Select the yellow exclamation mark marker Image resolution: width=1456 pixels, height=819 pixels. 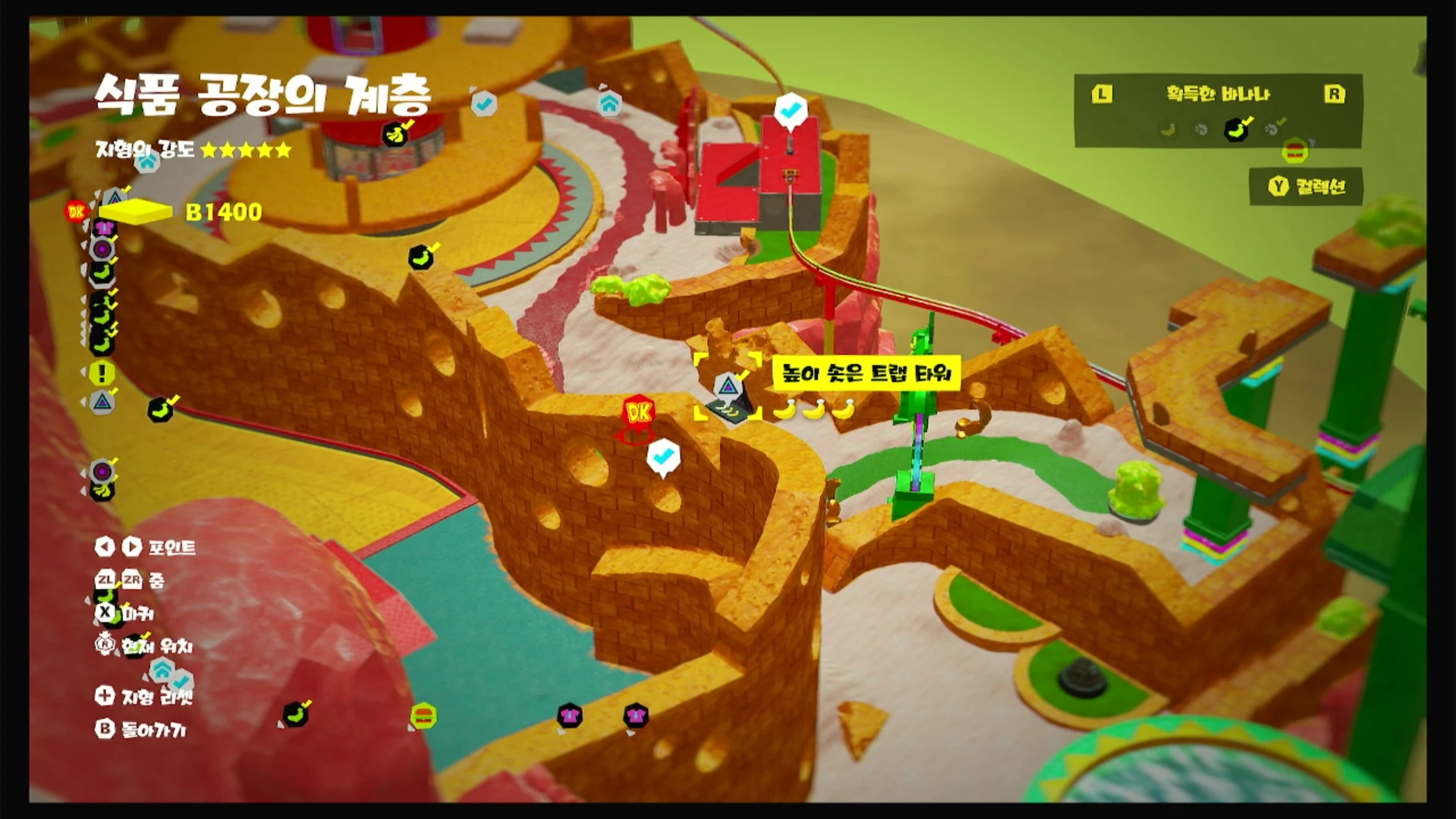coord(102,373)
